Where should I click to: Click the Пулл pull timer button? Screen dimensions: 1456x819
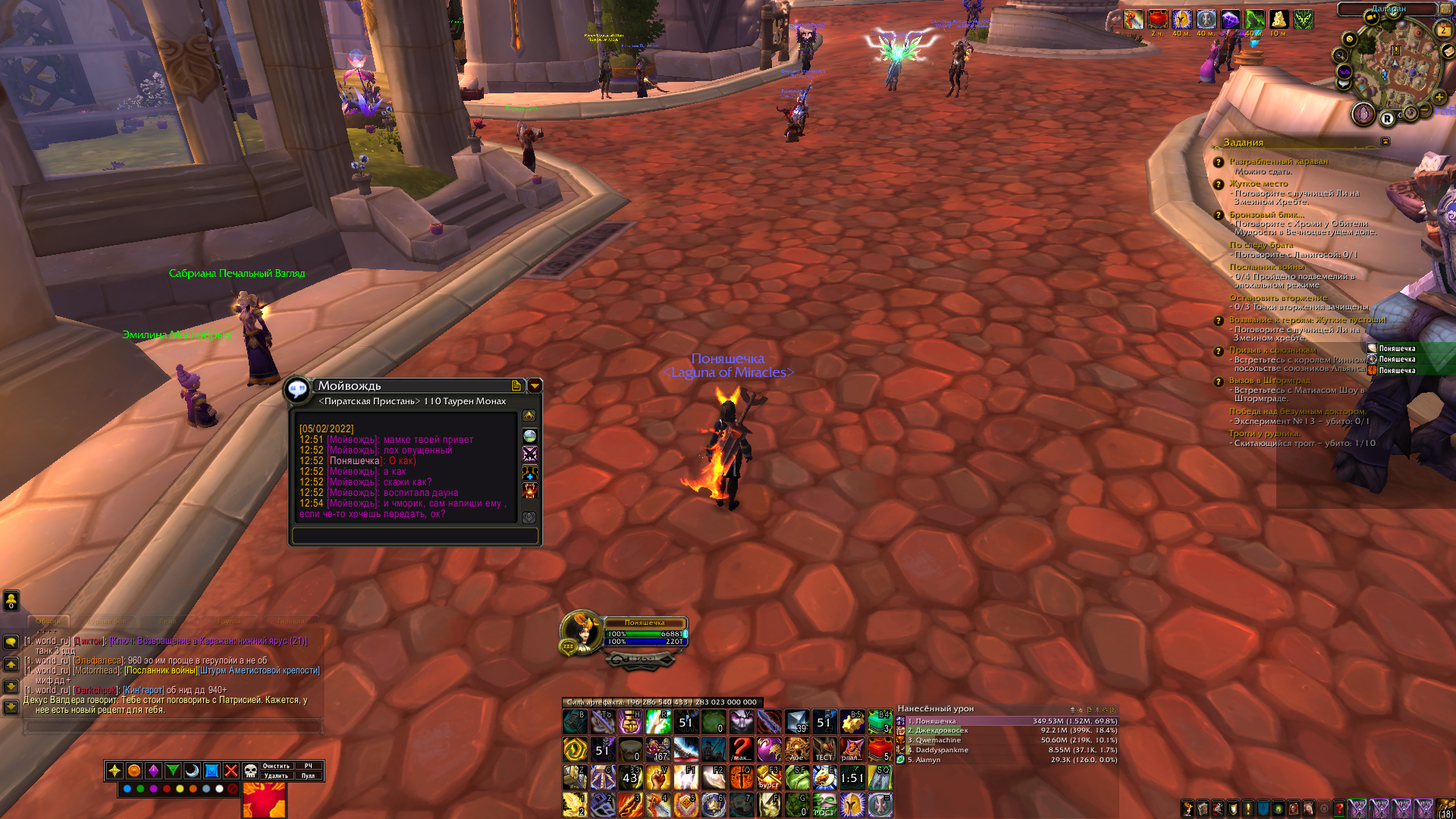(x=308, y=776)
